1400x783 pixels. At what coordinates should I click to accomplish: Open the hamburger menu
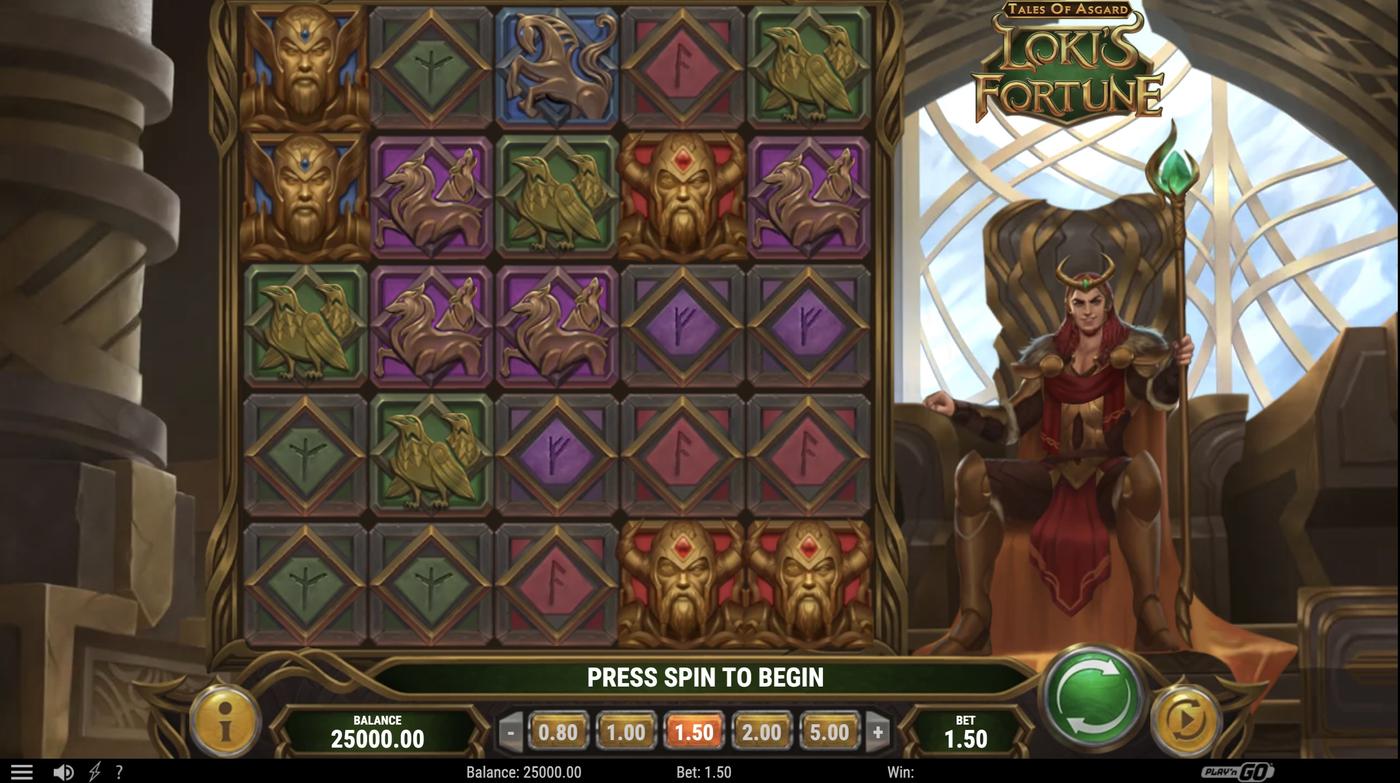pyautogui.click(x=20, y=770)
